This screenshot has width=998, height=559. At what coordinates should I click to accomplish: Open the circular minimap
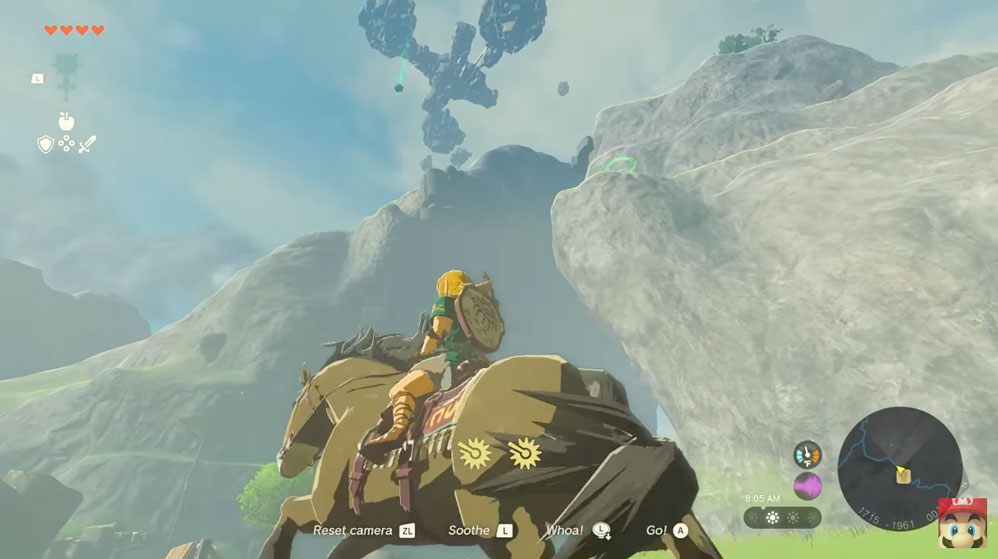pyautogui.click(x=899, y=467)
